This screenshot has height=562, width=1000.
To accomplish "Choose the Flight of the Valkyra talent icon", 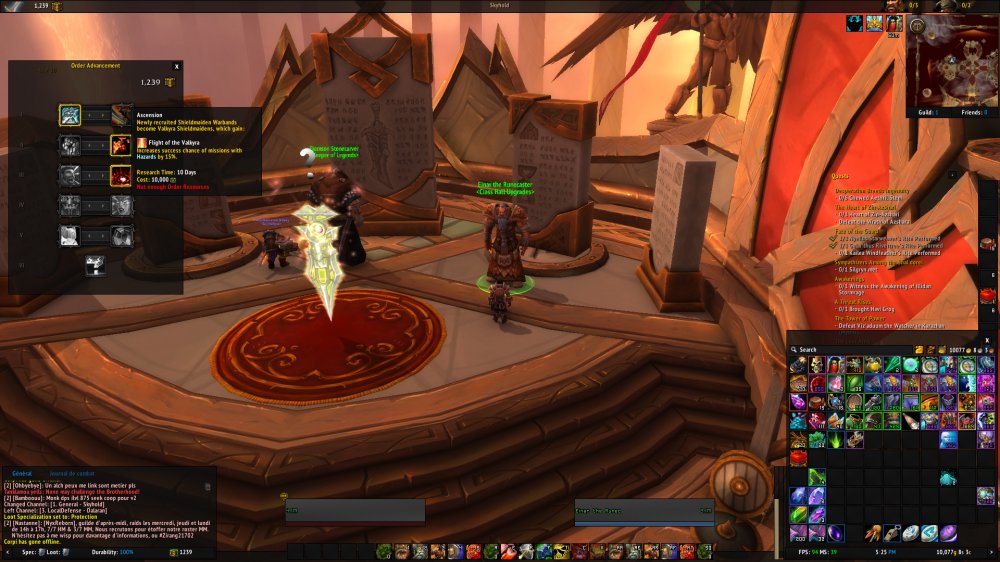I will pyautogui.click(x=121, y=146).
